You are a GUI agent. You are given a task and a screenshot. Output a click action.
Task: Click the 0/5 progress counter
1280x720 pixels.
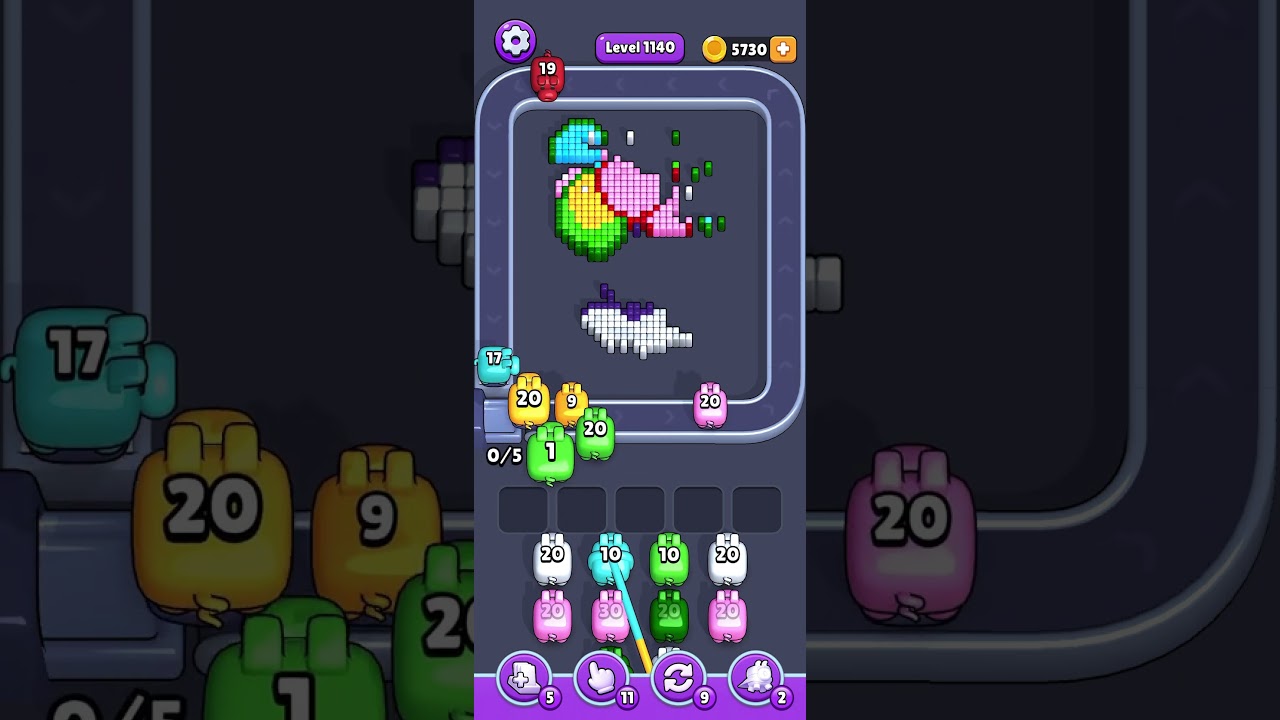tap(504, 455)
